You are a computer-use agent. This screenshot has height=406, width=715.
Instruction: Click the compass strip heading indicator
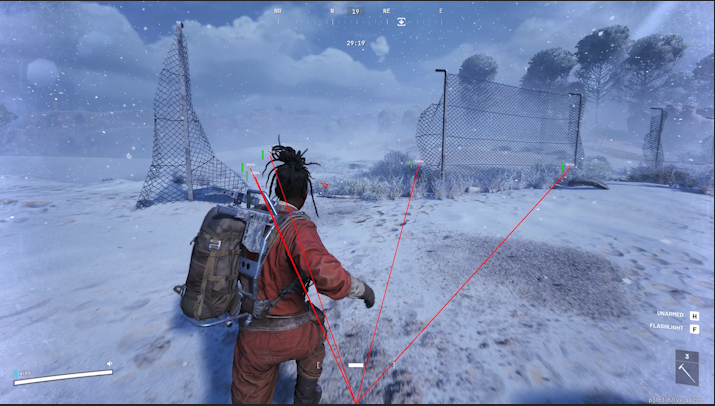(x=356, y=11)
